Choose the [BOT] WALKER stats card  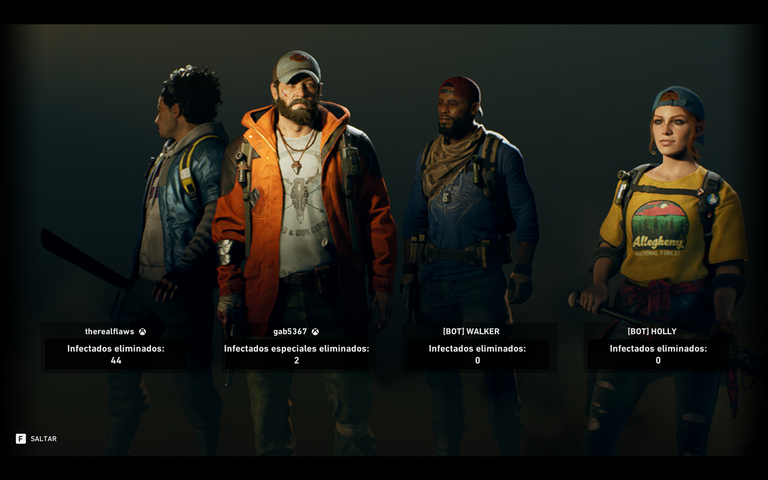tap(477, 347)
